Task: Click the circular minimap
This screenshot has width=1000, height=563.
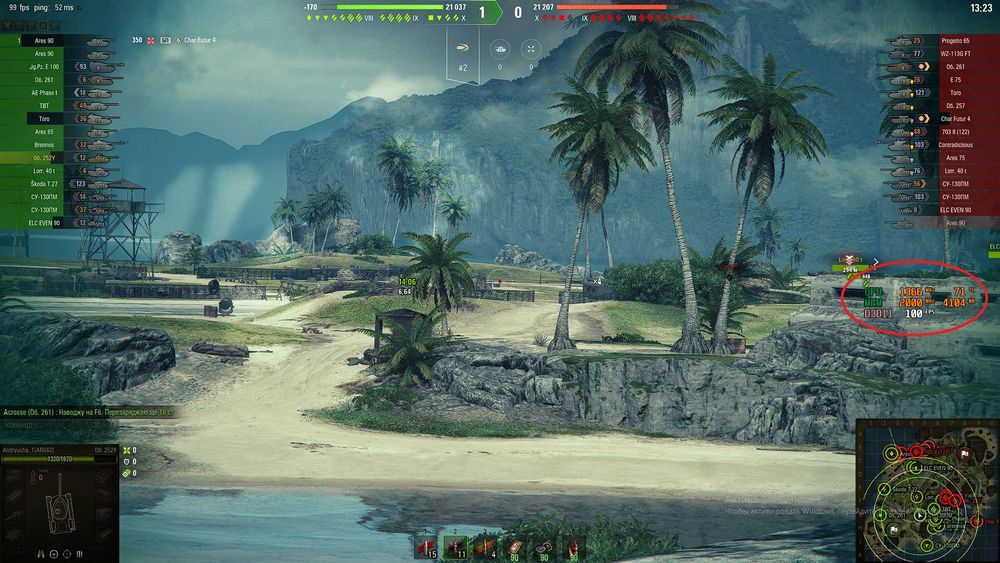Action: (926, 490)
